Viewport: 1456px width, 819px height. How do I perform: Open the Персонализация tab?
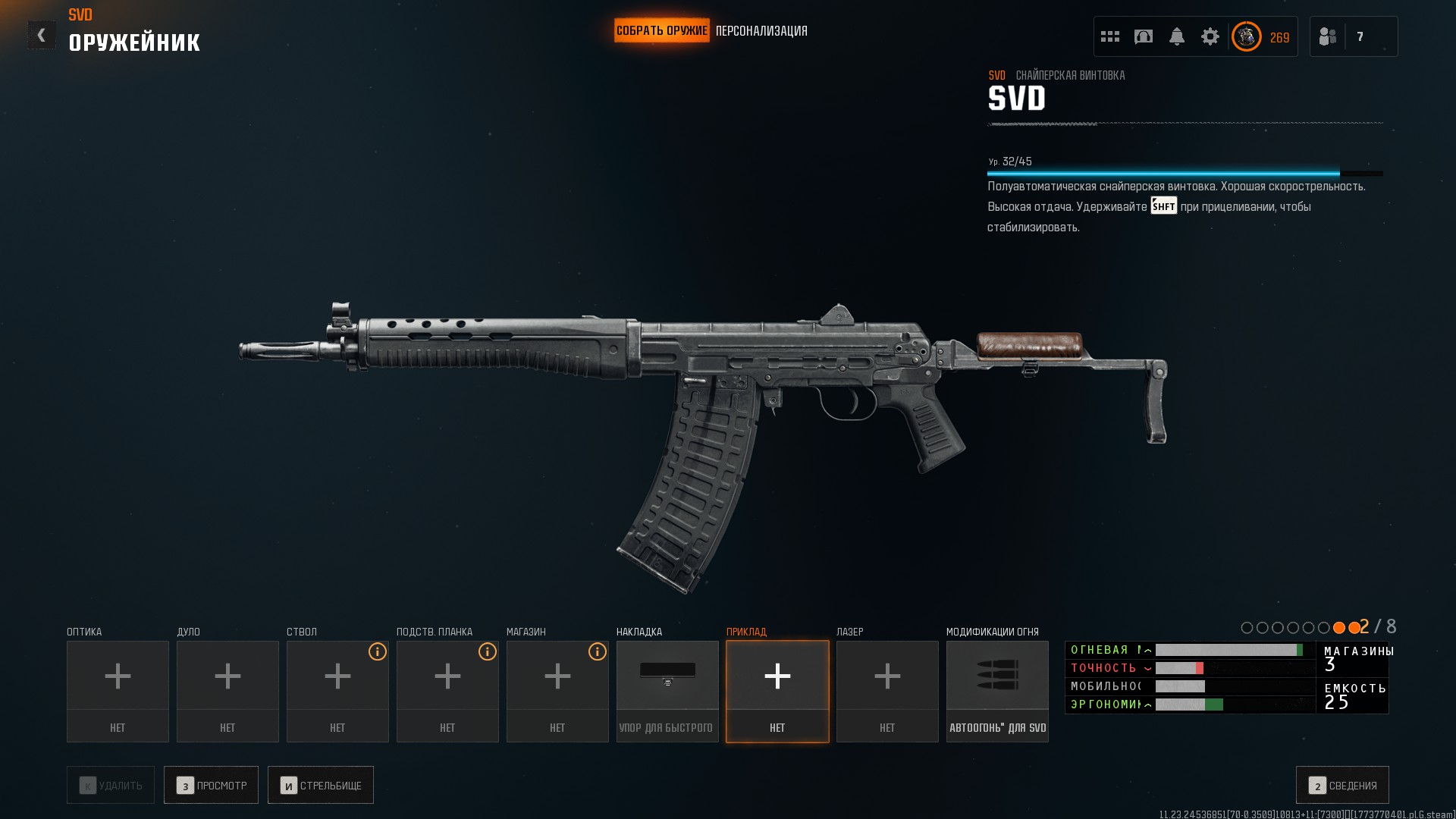pyautogui.click(x=761, y=31)
